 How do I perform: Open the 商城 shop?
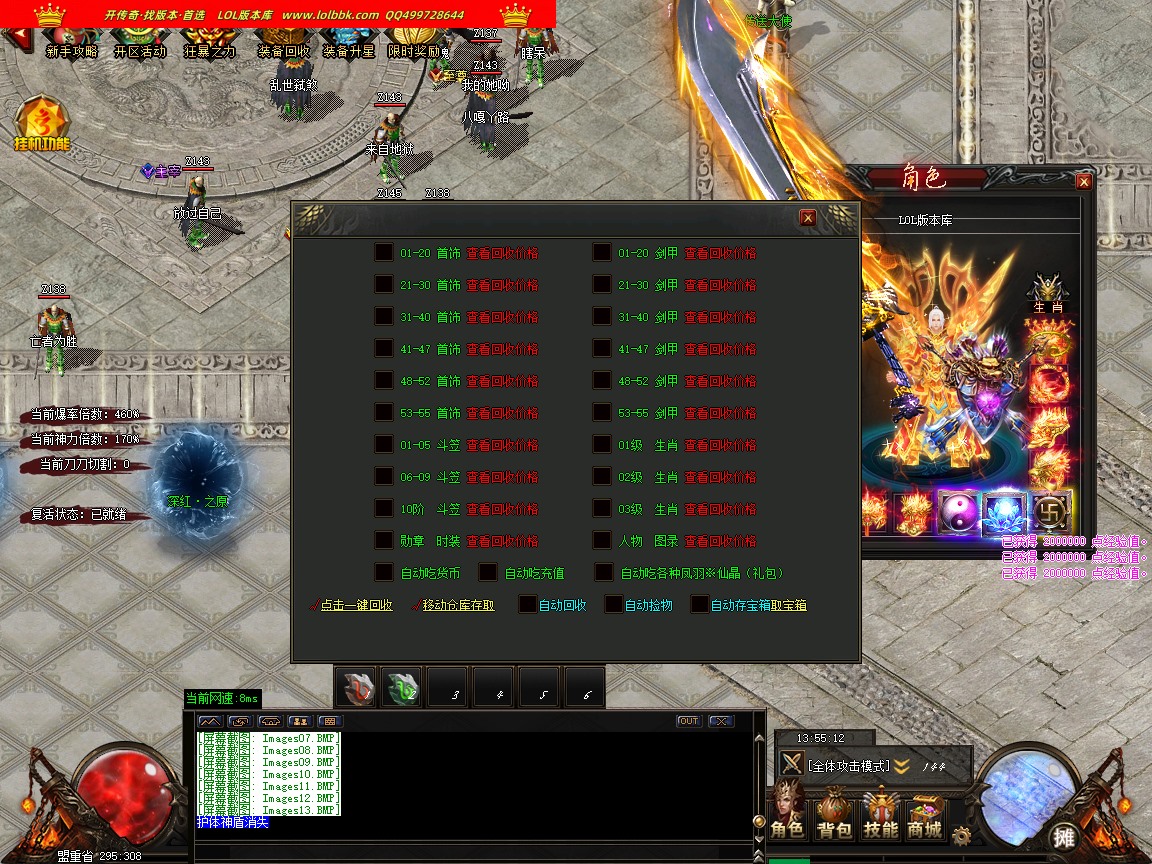point(925,816)
